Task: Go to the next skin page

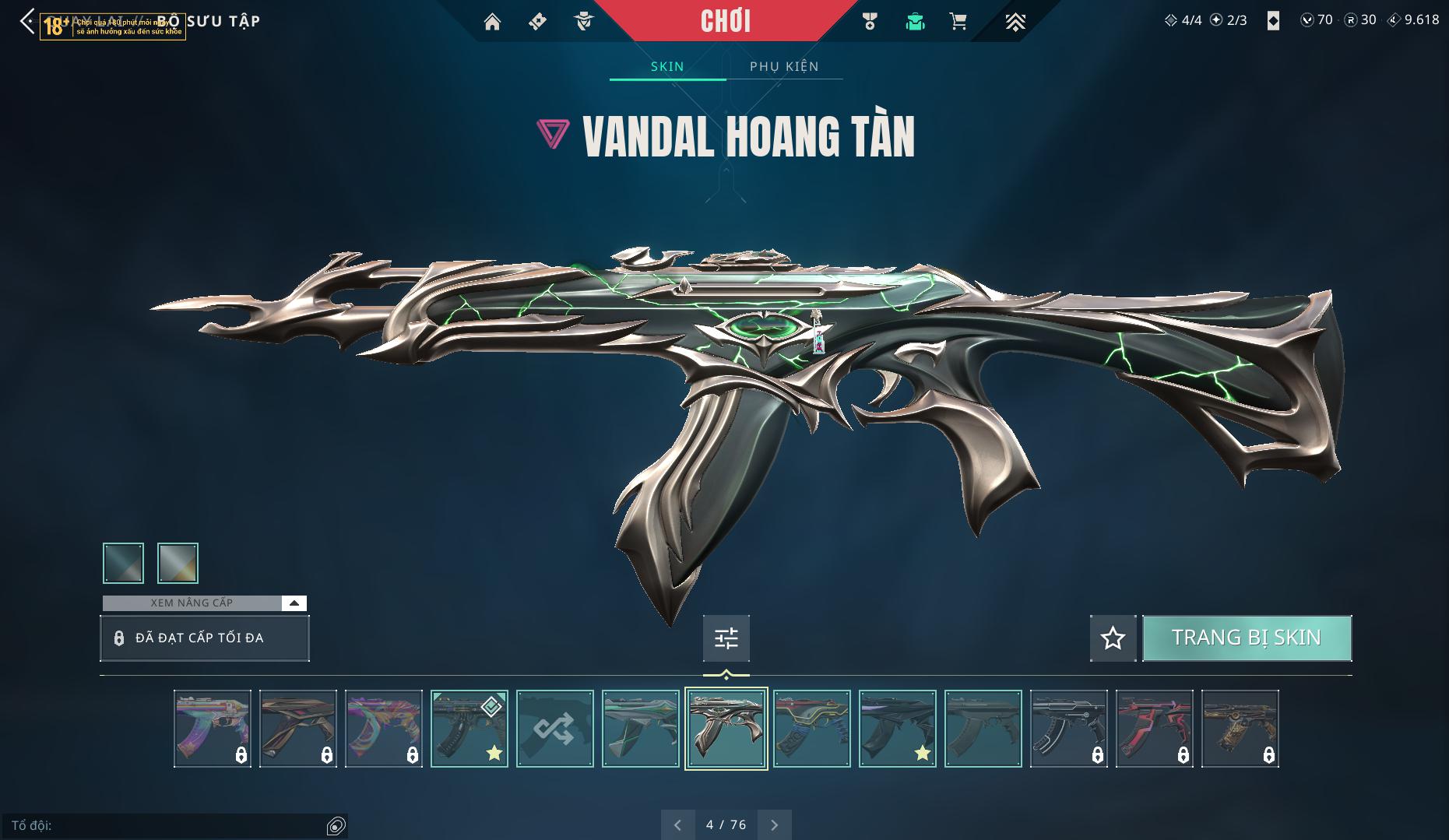Action: coord(774,824)
